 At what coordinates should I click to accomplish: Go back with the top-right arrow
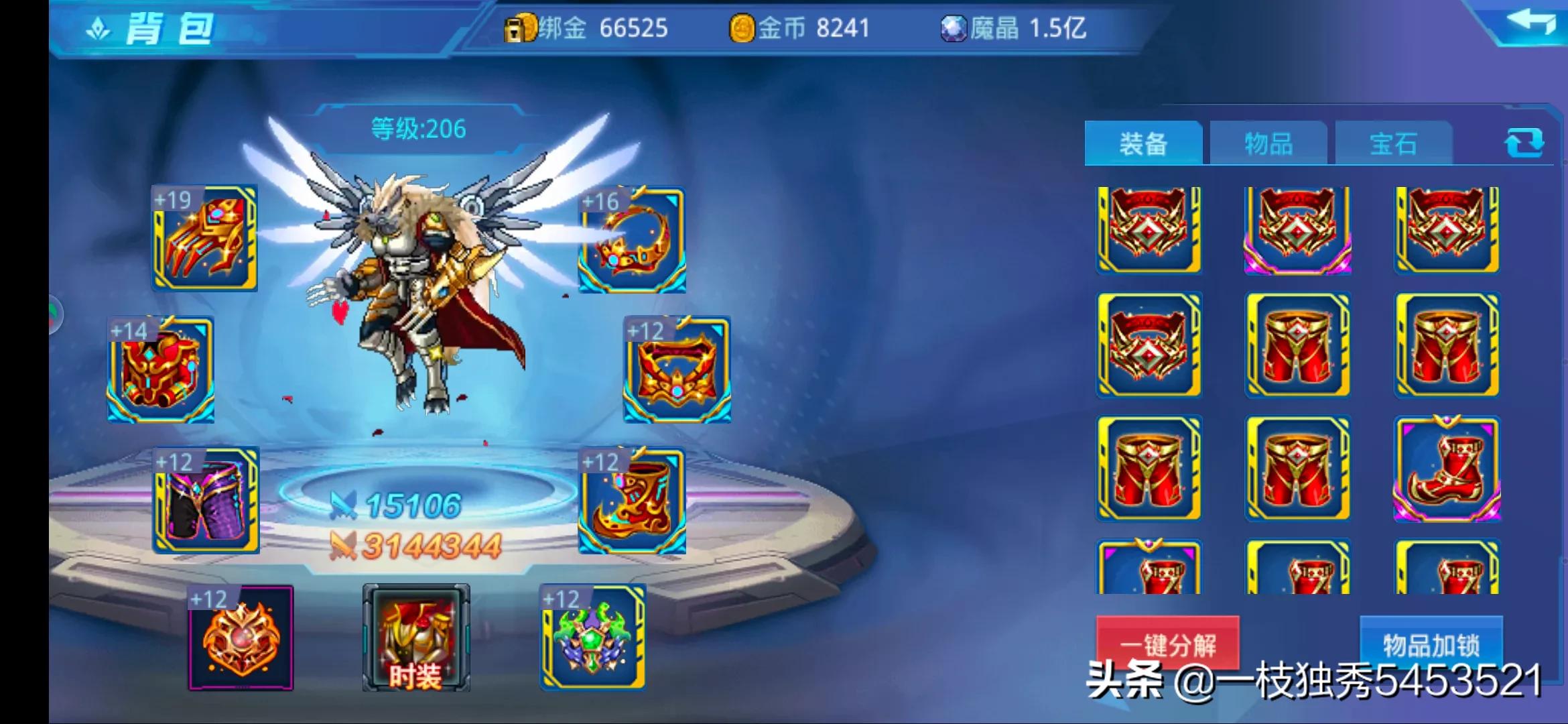[x=1530, y=23]
